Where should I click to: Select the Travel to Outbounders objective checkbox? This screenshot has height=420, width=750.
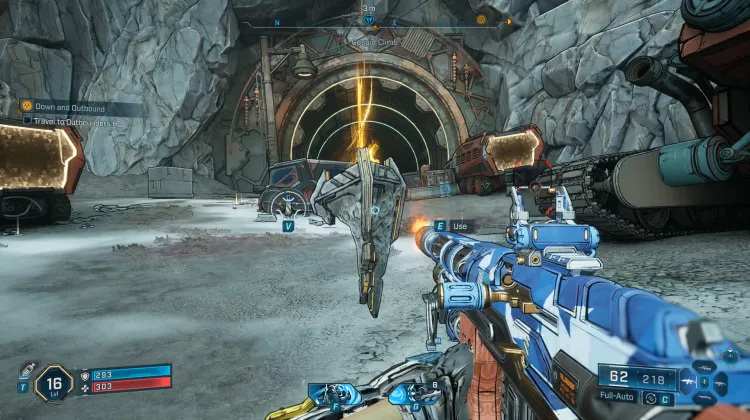pyautogui.click(x=28, y=121)
